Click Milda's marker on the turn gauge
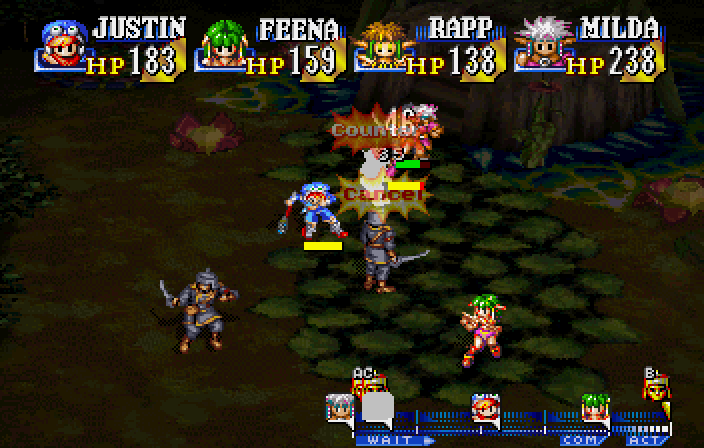Viewport: 704px width, 448px height. (340, 407)
